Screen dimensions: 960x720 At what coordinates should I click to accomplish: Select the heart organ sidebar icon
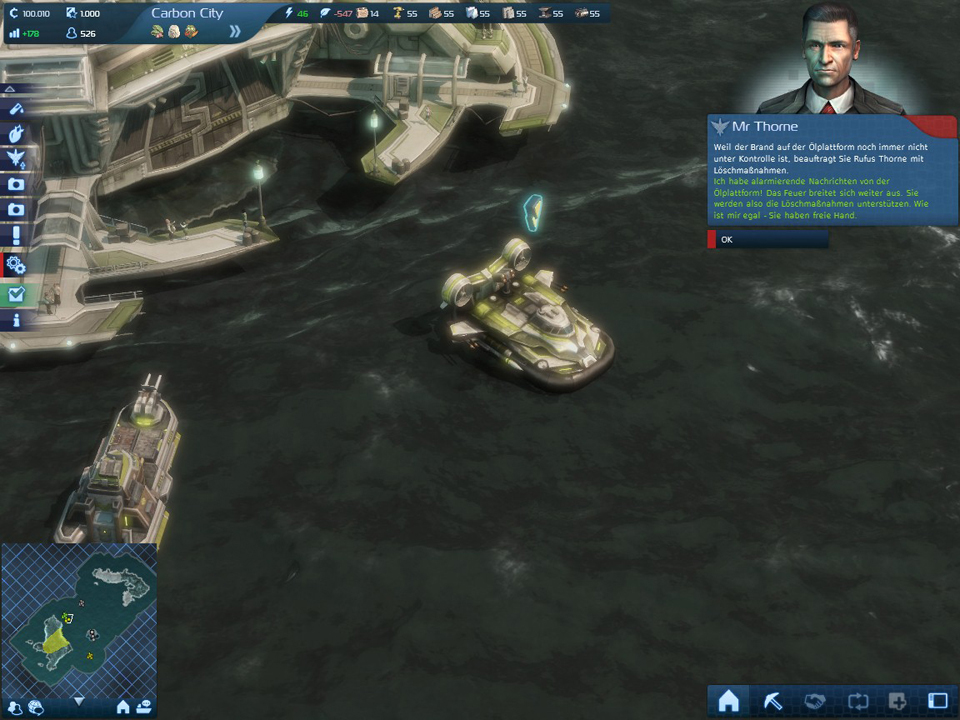click(x=16, y=132)
